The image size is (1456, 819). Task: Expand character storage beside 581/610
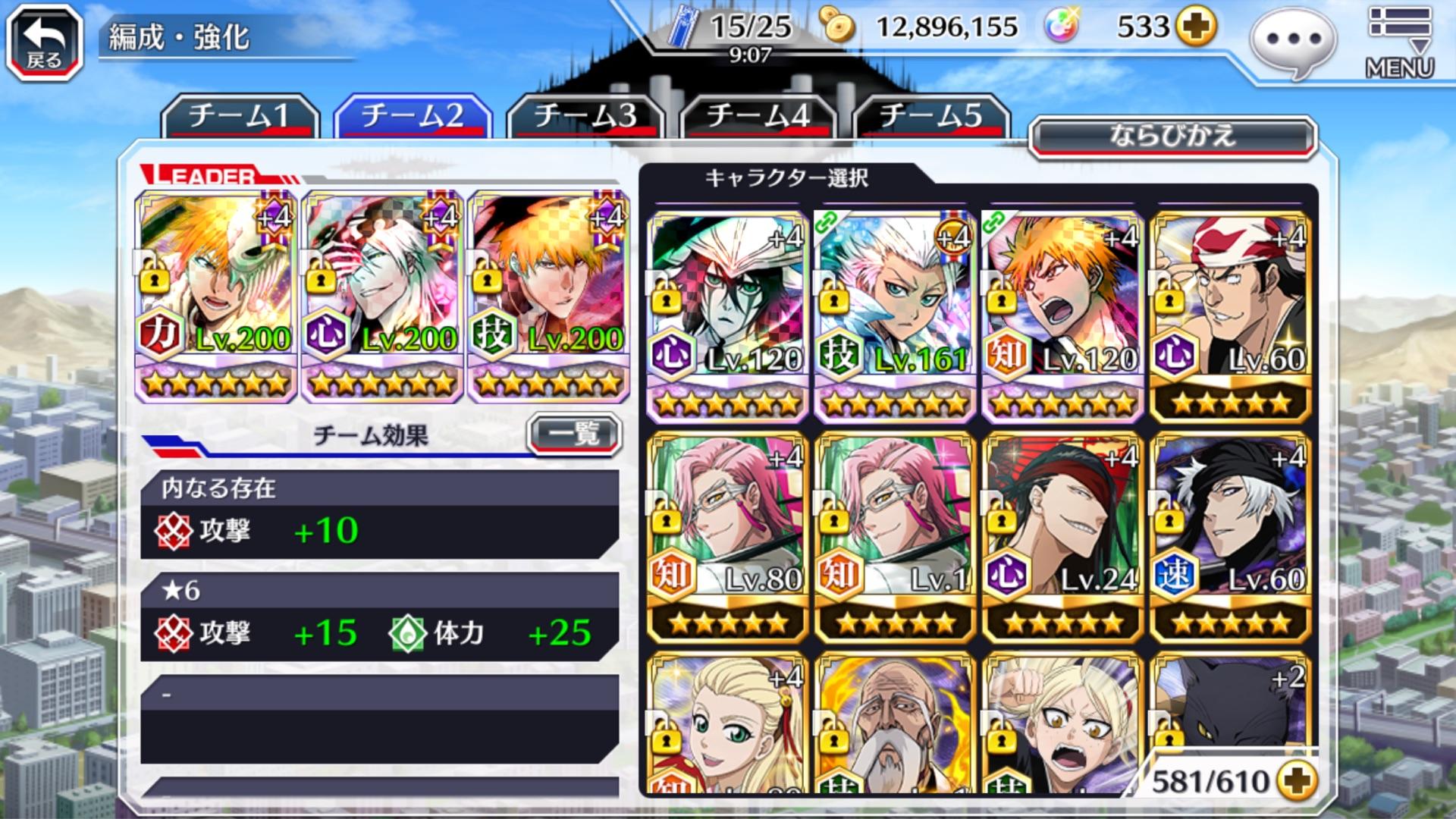[x=1295, y=780]
